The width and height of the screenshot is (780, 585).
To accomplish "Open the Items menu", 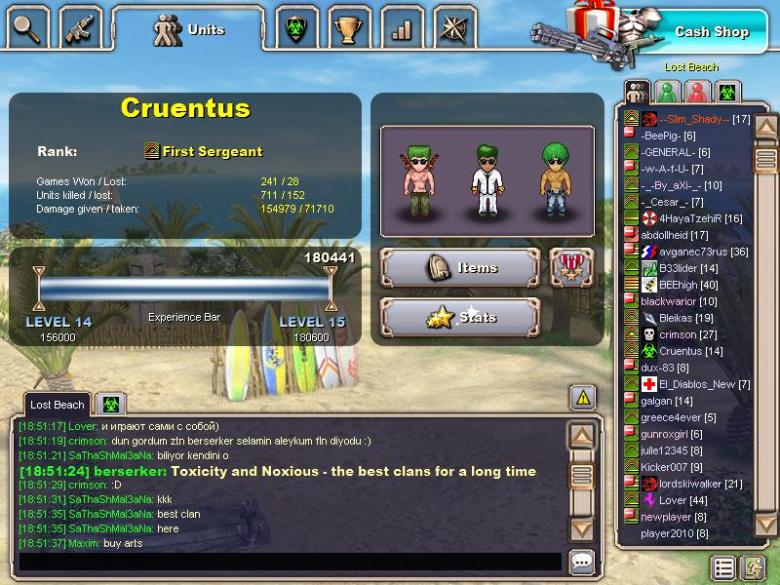I will point(460,268).
